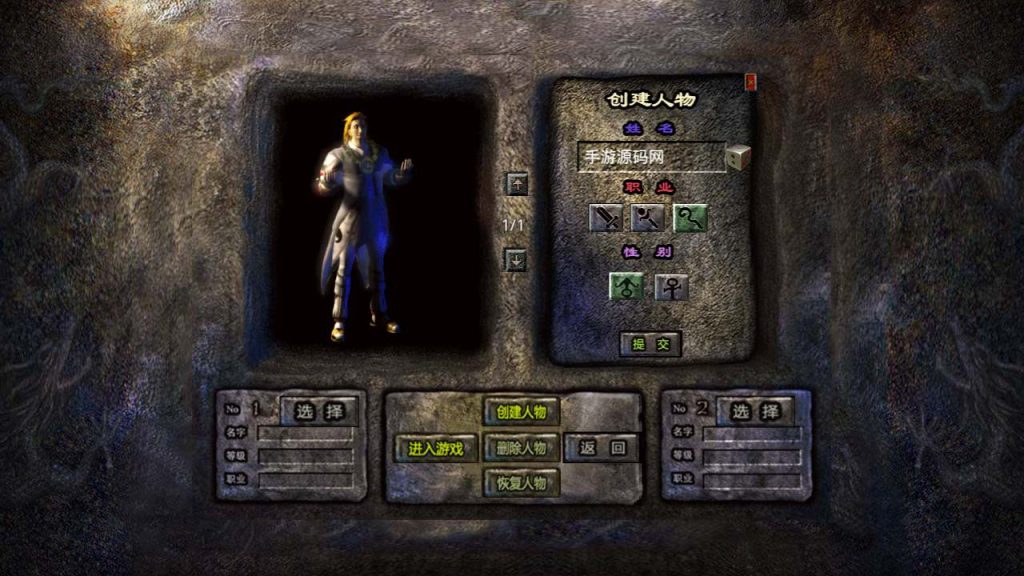
Task: Choose the running figure class icon
Action: click(x=648, y=218)
